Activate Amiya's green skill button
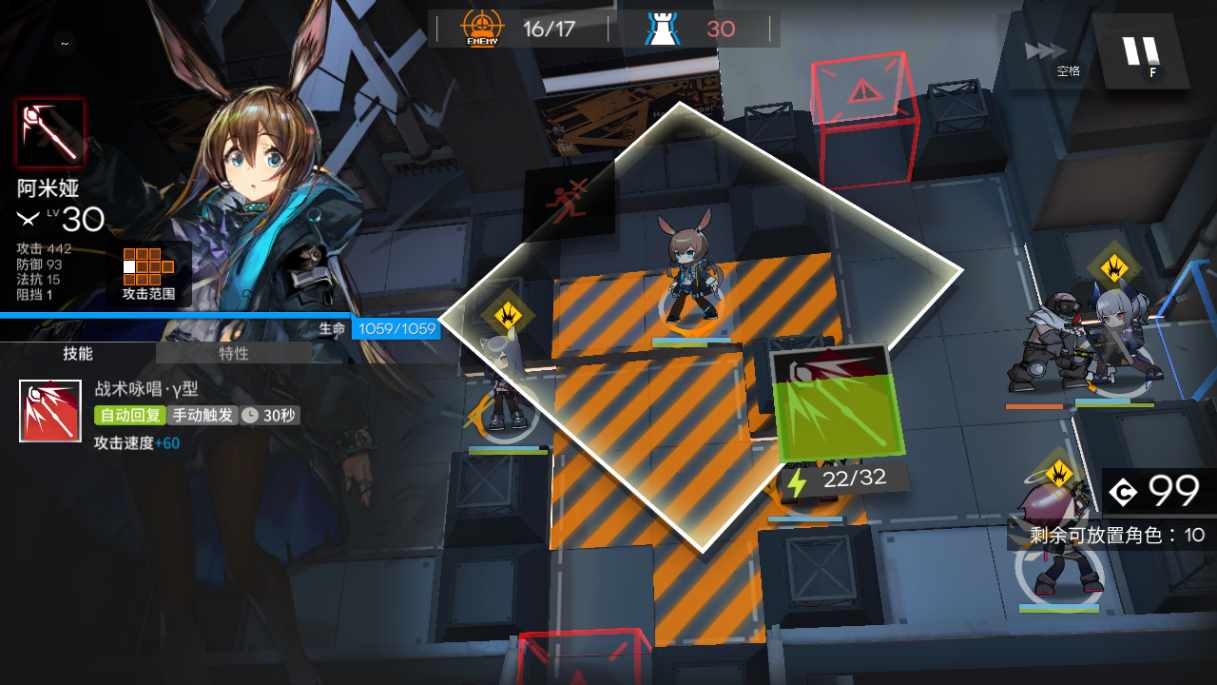Screen dimensions: 1217x685 coord(838,405)
